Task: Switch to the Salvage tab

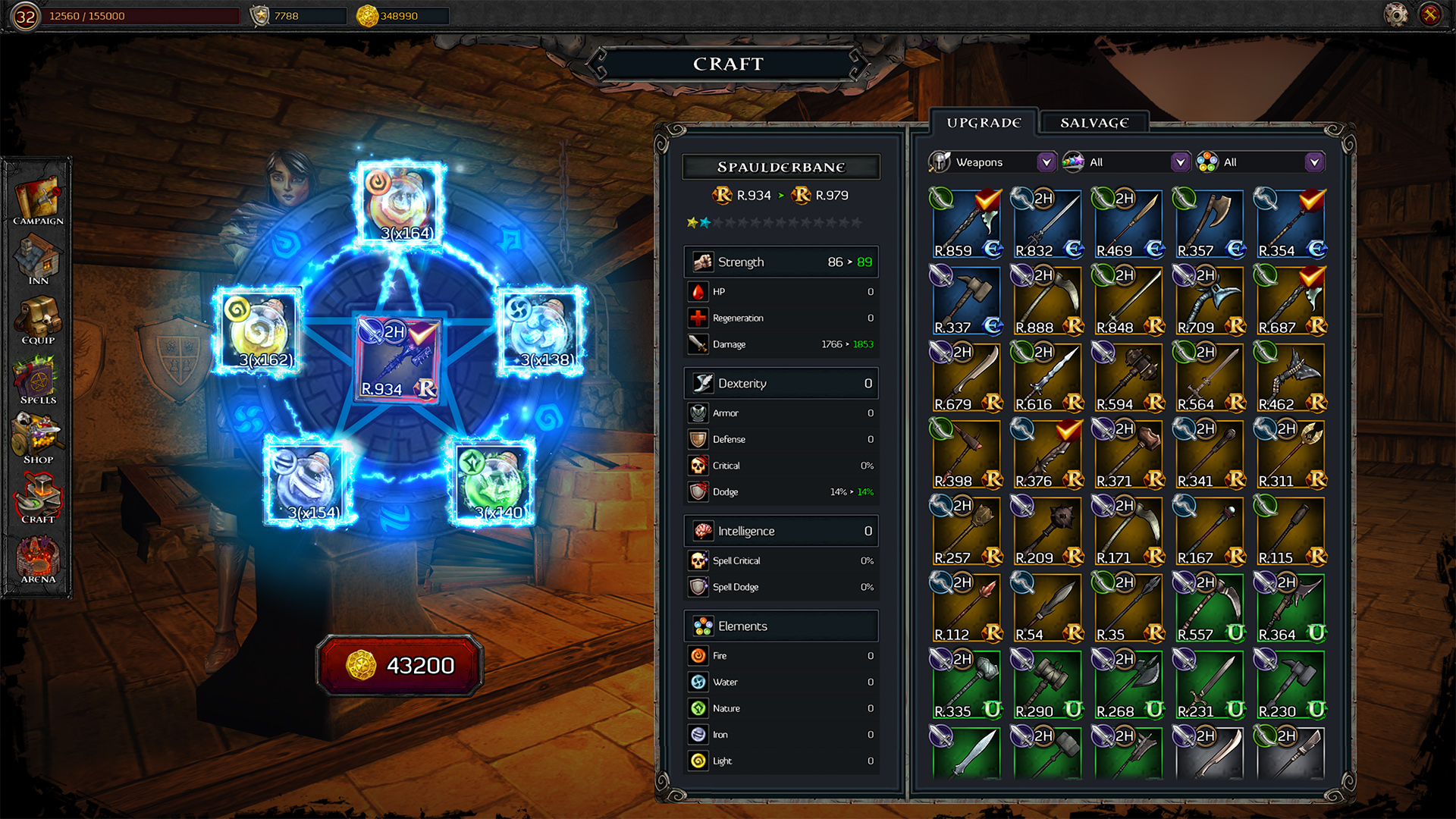Action: pyautogui.click(x=1092, y=121)
